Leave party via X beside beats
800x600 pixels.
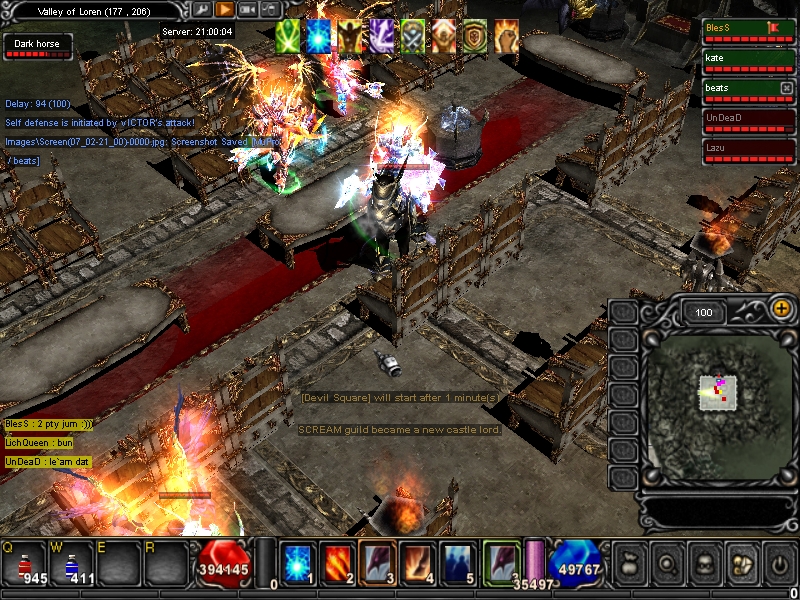[x=787, y=88]
